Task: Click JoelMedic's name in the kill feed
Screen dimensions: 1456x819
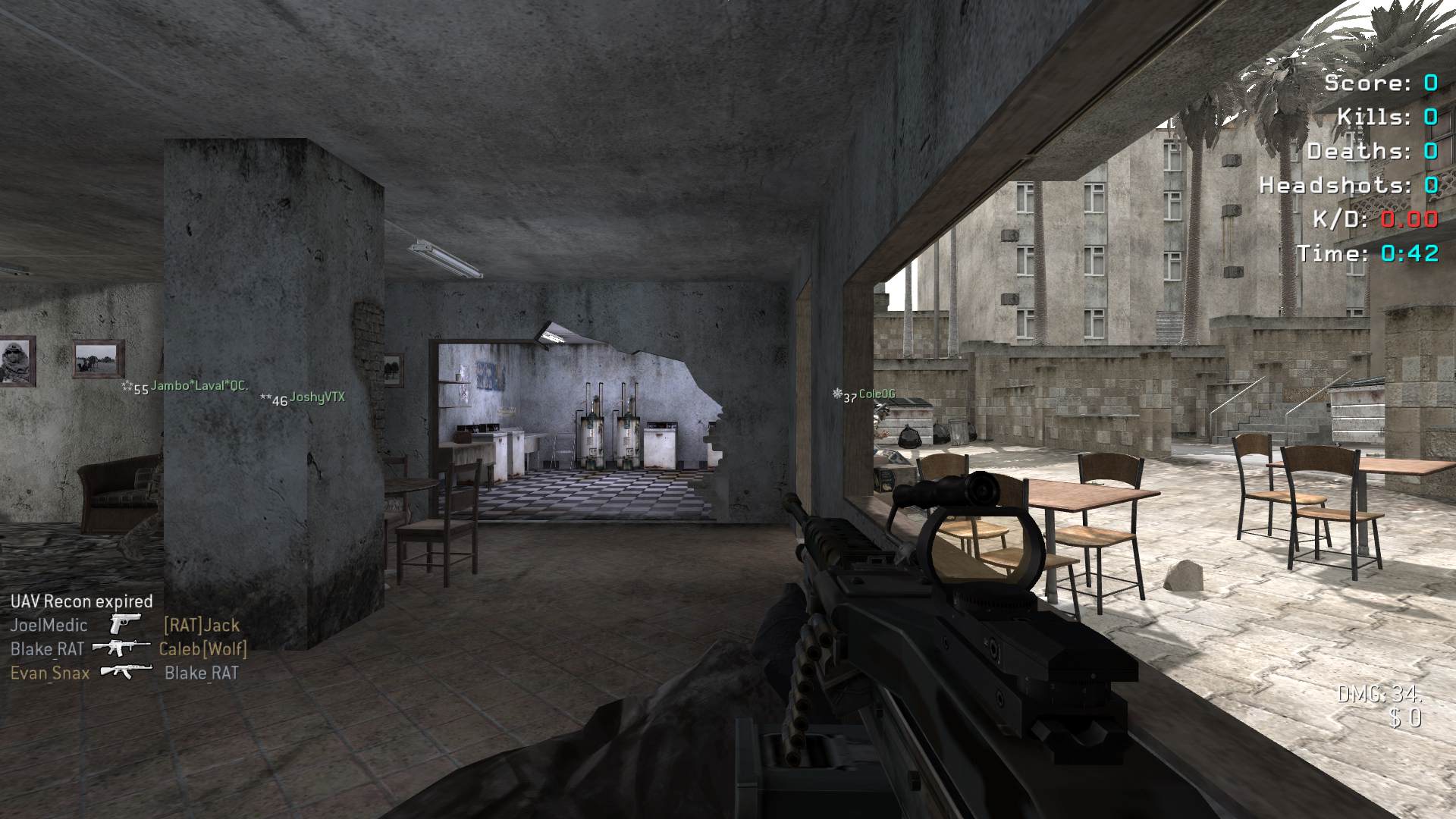Action: (49, 626)
